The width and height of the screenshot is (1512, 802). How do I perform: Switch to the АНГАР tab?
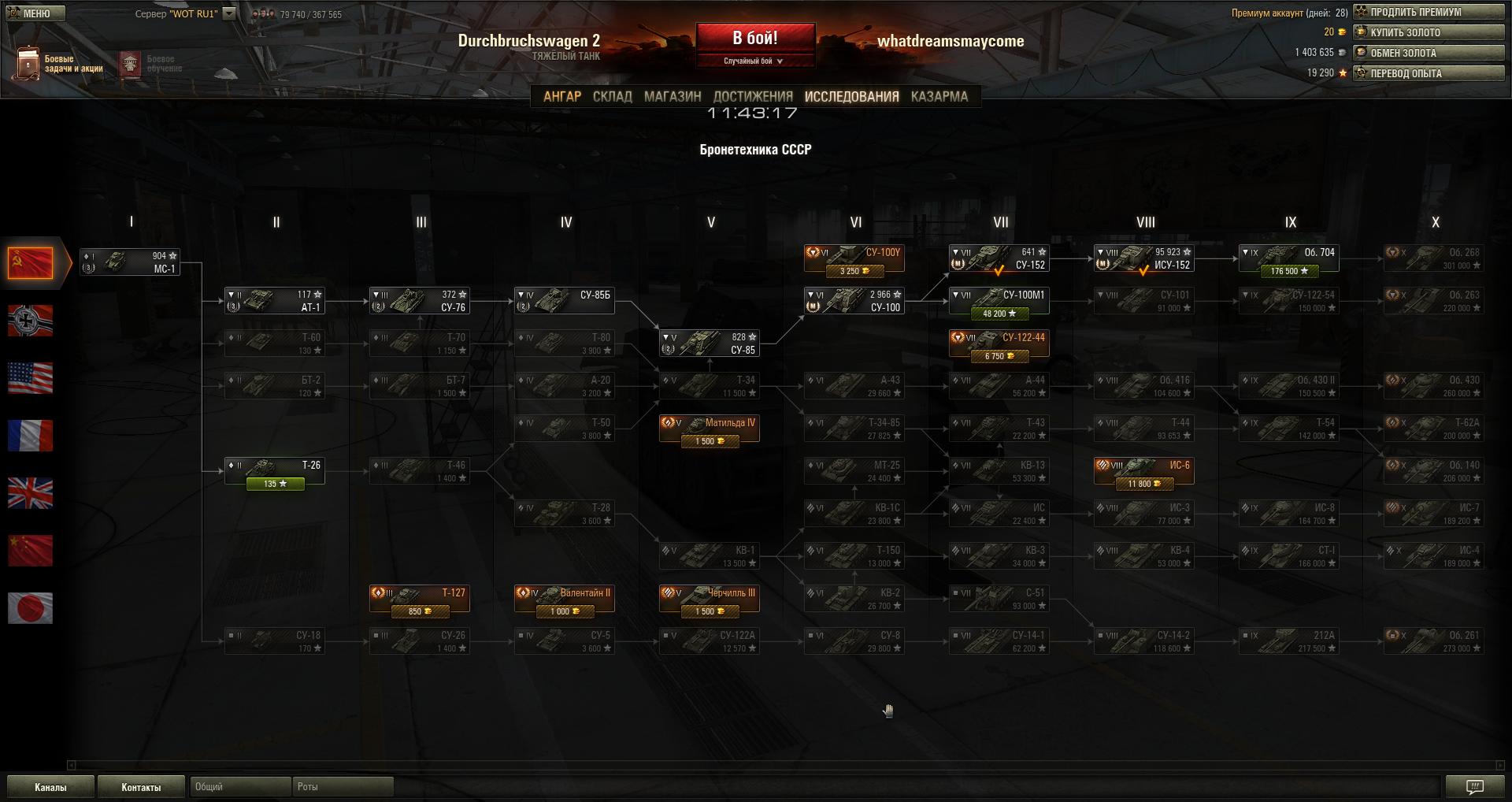coord(561,96)
